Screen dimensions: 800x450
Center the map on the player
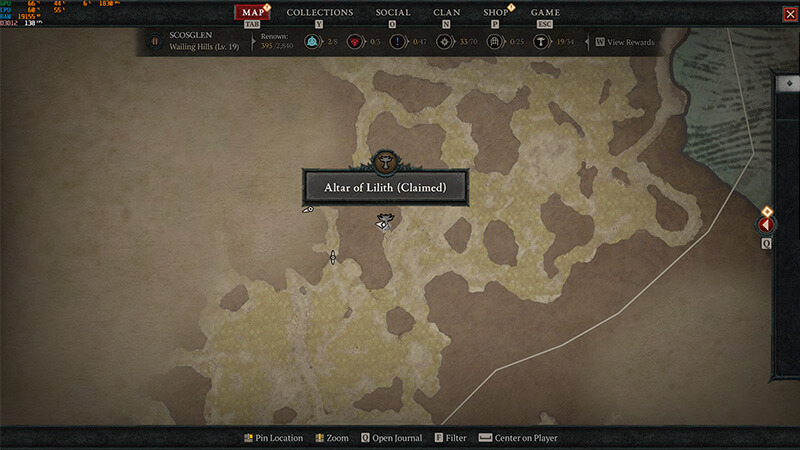click(x=518, y=438)
